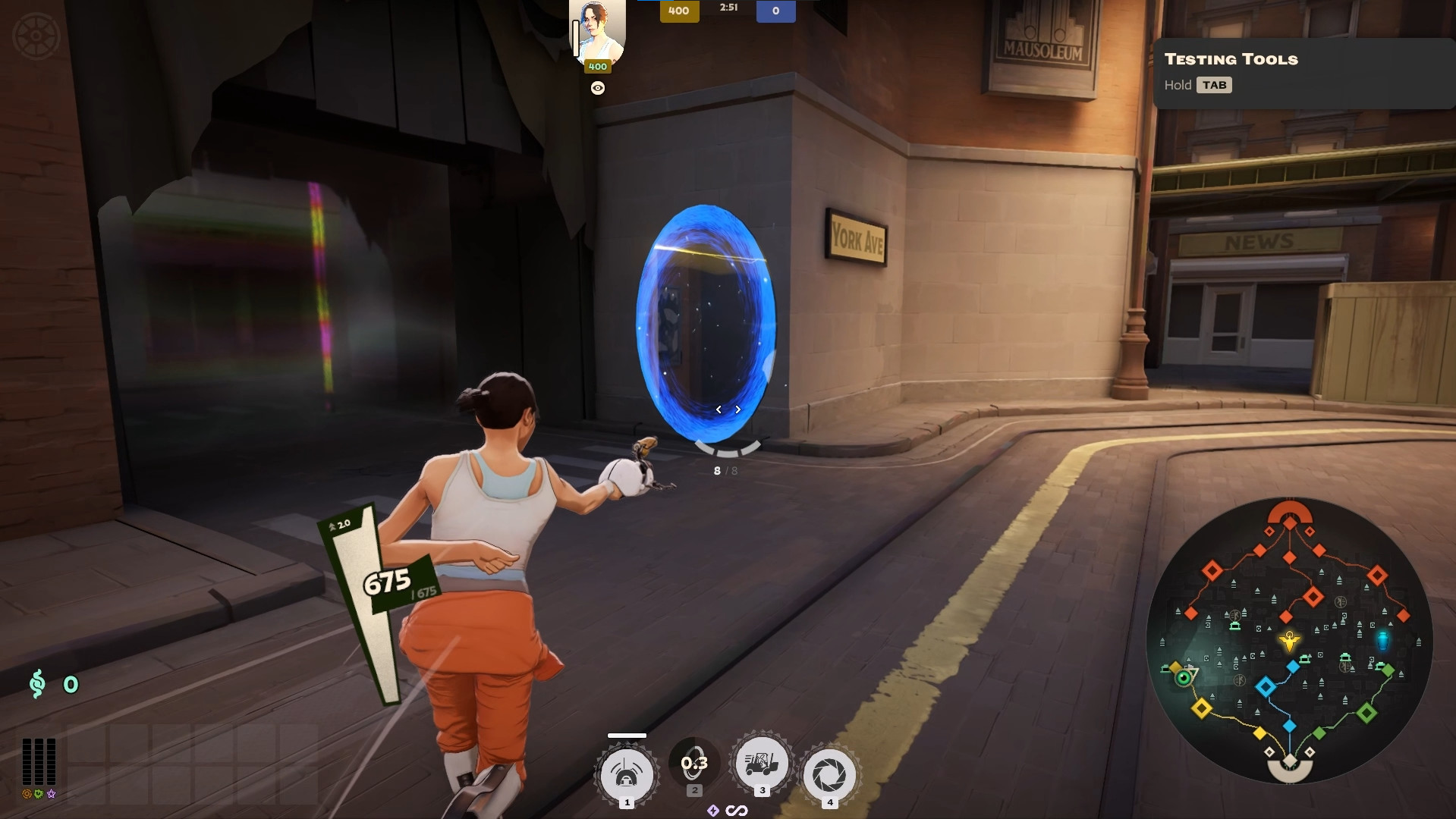This screenshot has width=1456, height=819.
Task: Expand the Testing Tools panel
Action: point(1229,59)
